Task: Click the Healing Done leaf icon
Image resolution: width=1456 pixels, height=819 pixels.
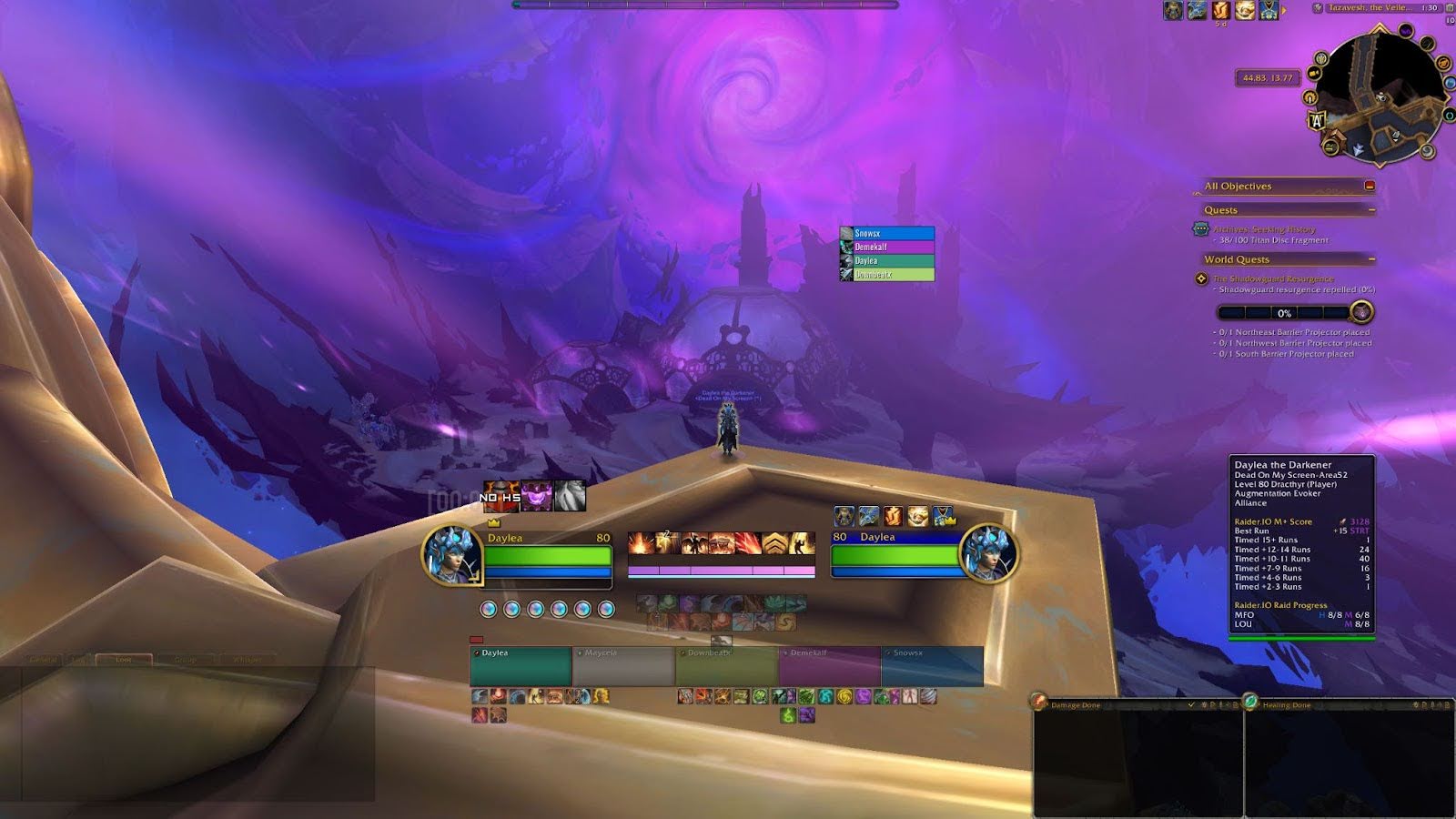Action: [x=1250, y=704]
